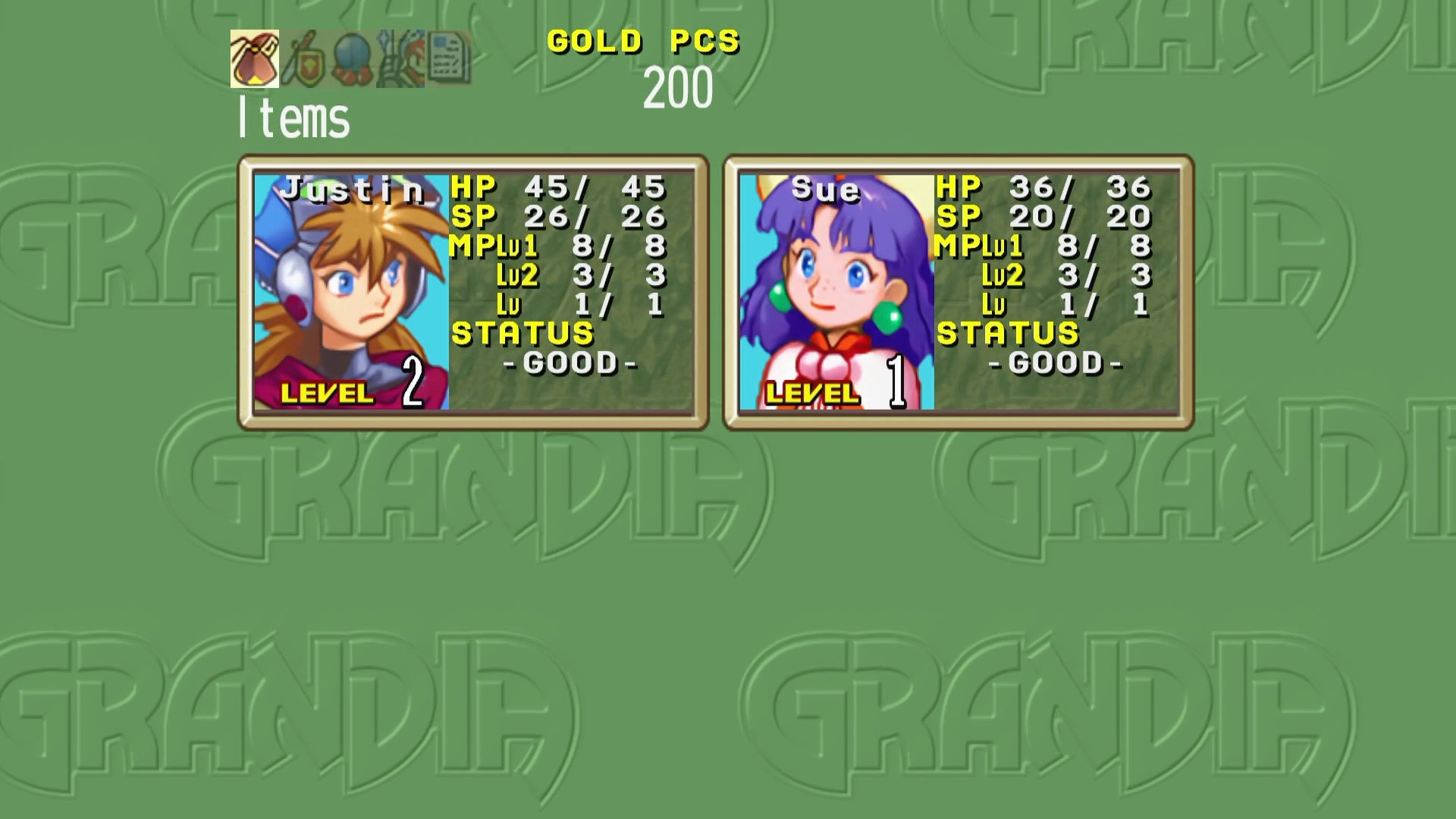Image resolution: width=1456 pixels, height=819 pixels.
Task: Select the LEVEL badge on Justin's card
Action: [327, 393]
